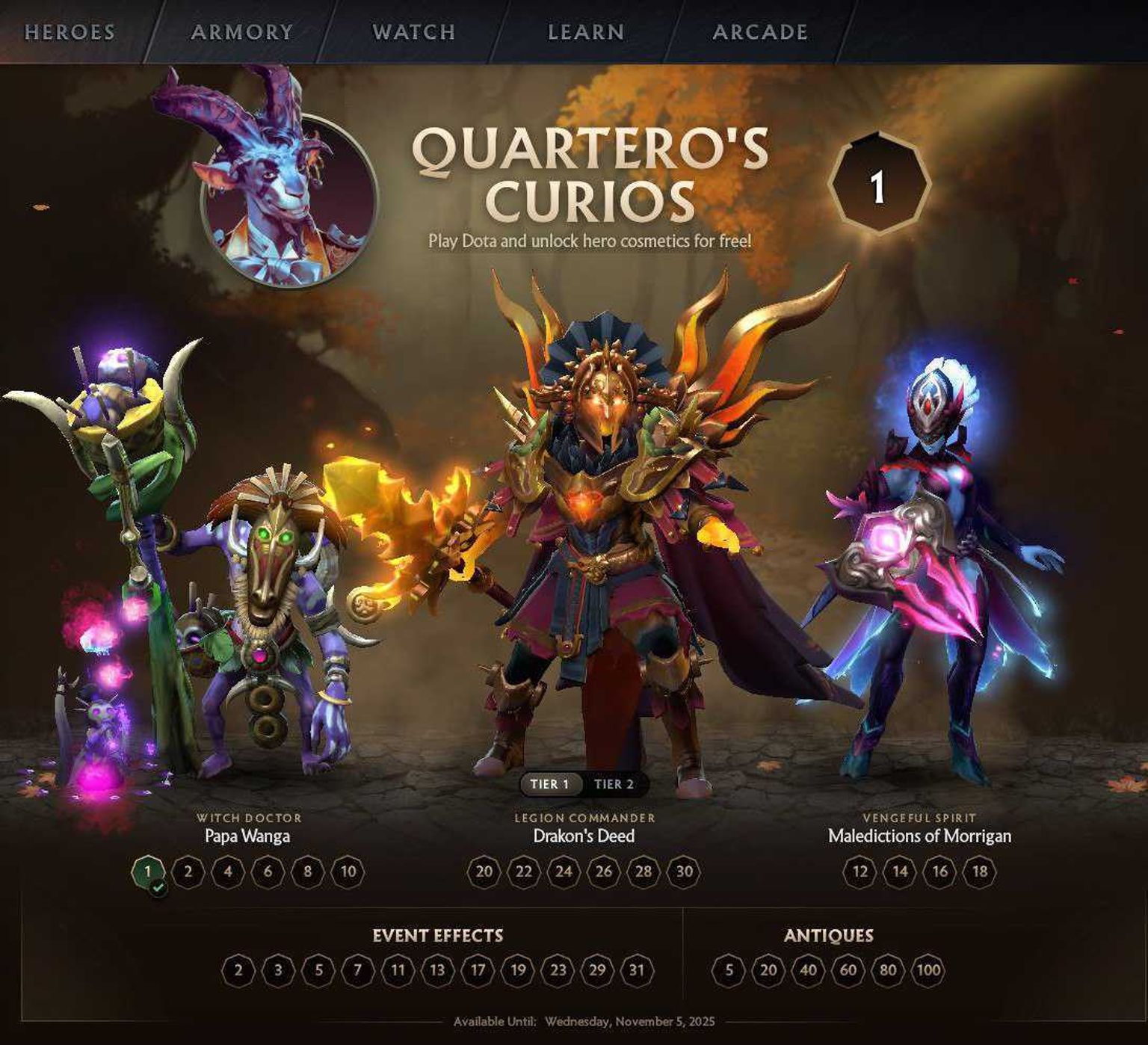1148x1045 pixels.
Task: Switch to the Armory tab
Action: pos(241,32)
